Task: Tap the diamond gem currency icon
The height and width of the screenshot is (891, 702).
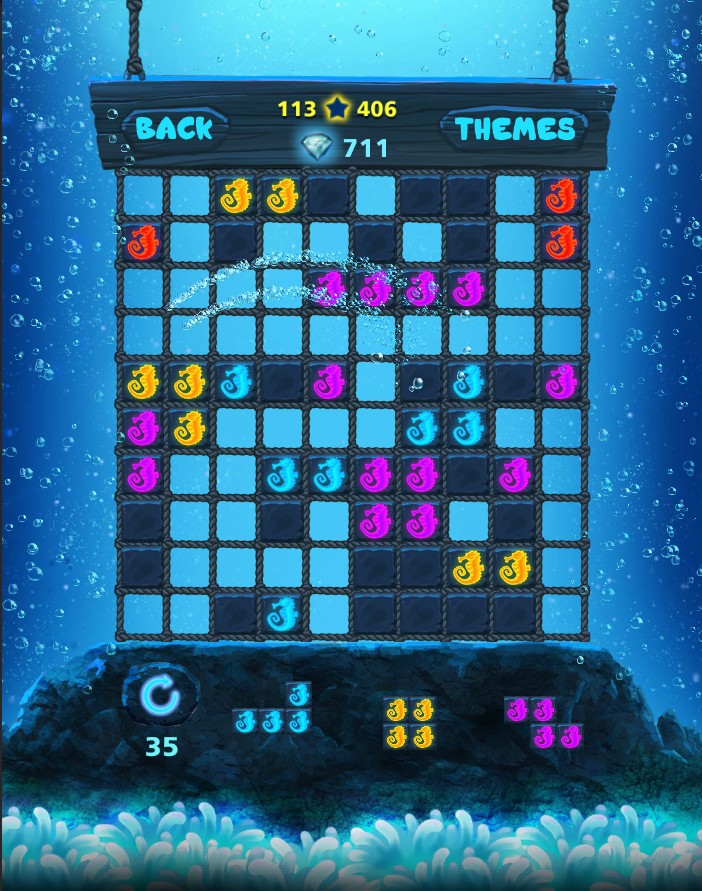Action: tap(317, 149)
